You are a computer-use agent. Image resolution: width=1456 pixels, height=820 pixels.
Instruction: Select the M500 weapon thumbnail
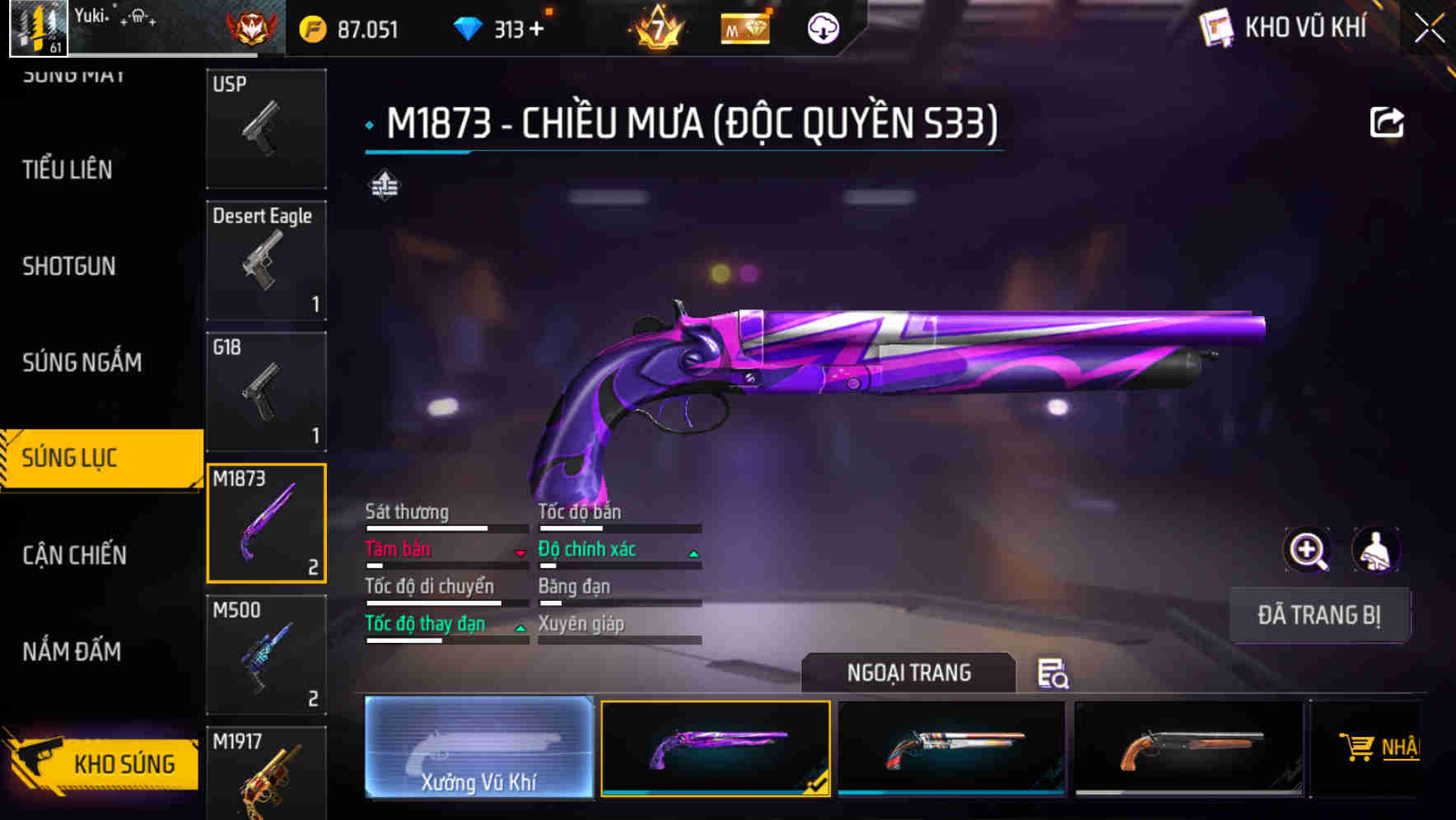coord(265,655)
